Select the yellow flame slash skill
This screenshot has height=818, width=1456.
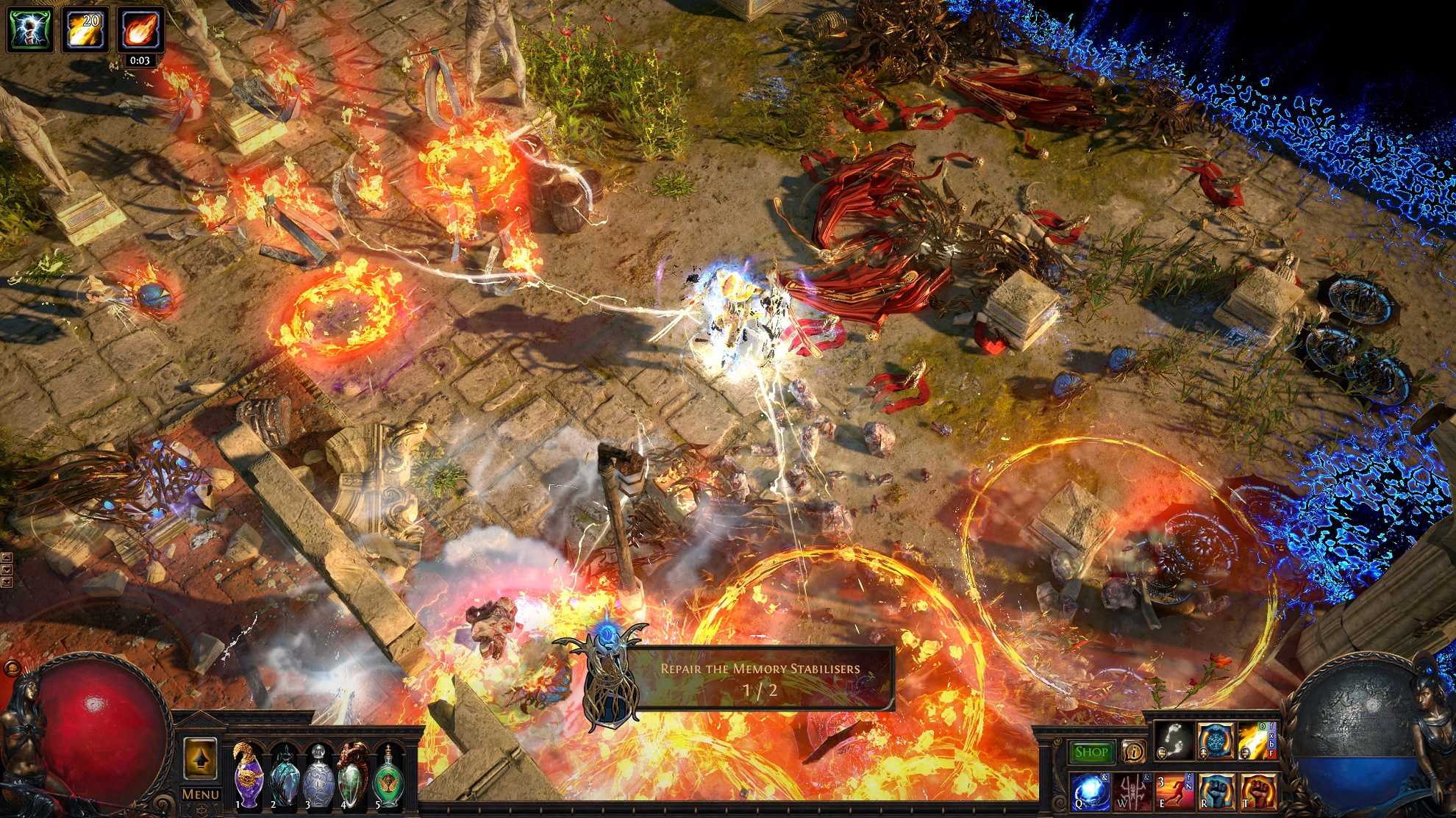point(1257,740)
